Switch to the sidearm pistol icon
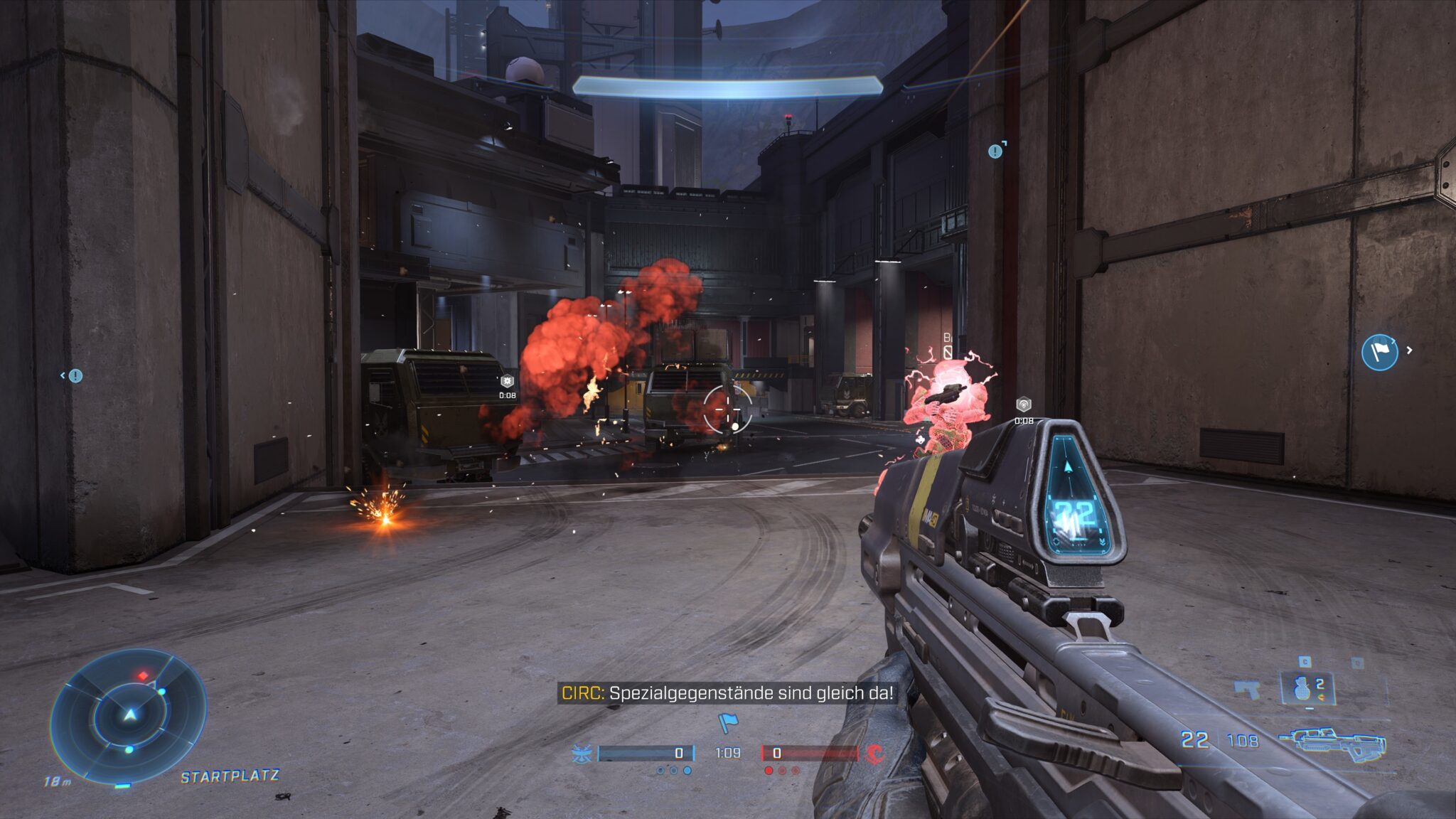The image size is (1456, 819). (x=1247, y=689)
